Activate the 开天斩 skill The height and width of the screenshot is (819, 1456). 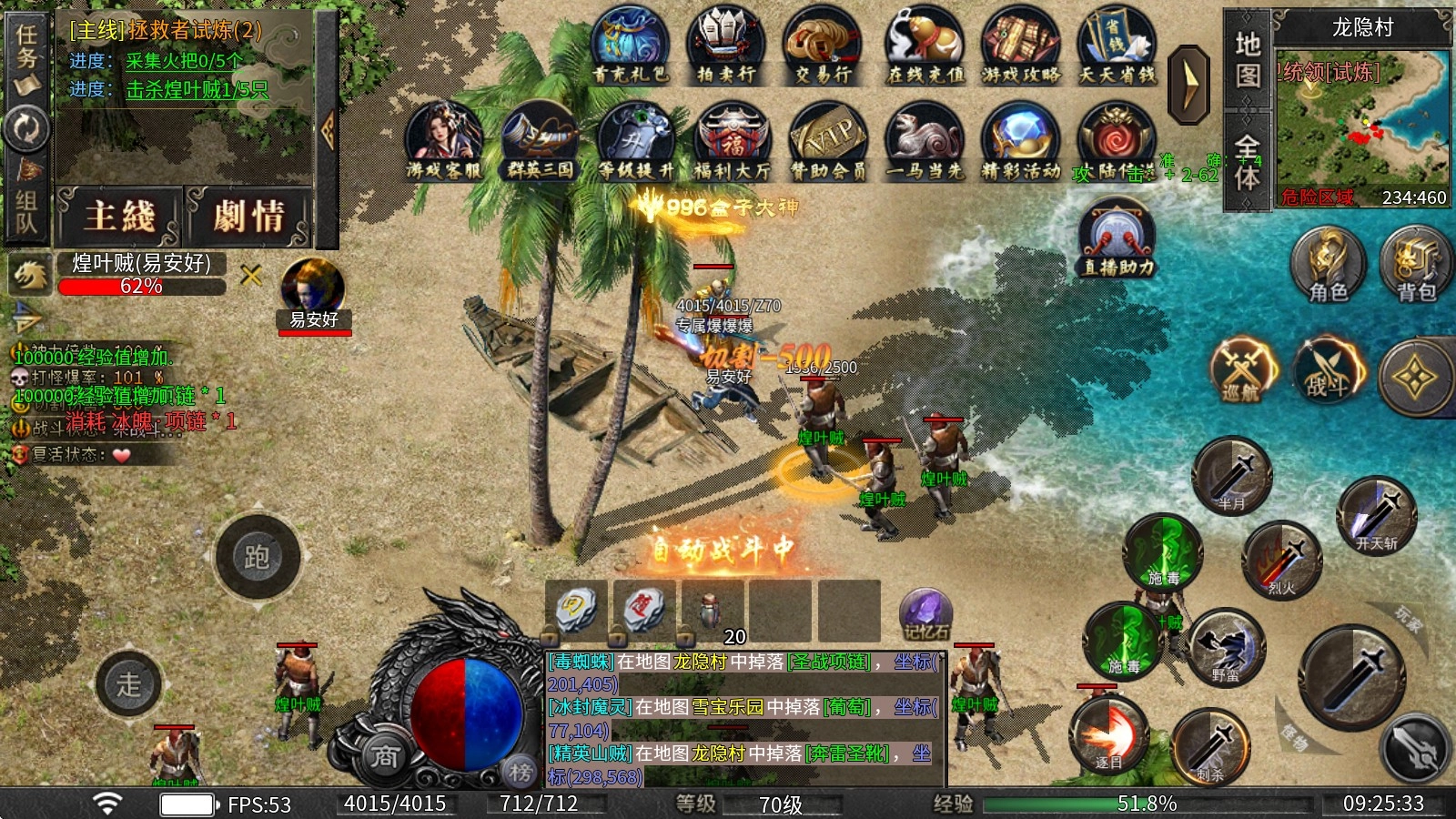(1376, 516)
